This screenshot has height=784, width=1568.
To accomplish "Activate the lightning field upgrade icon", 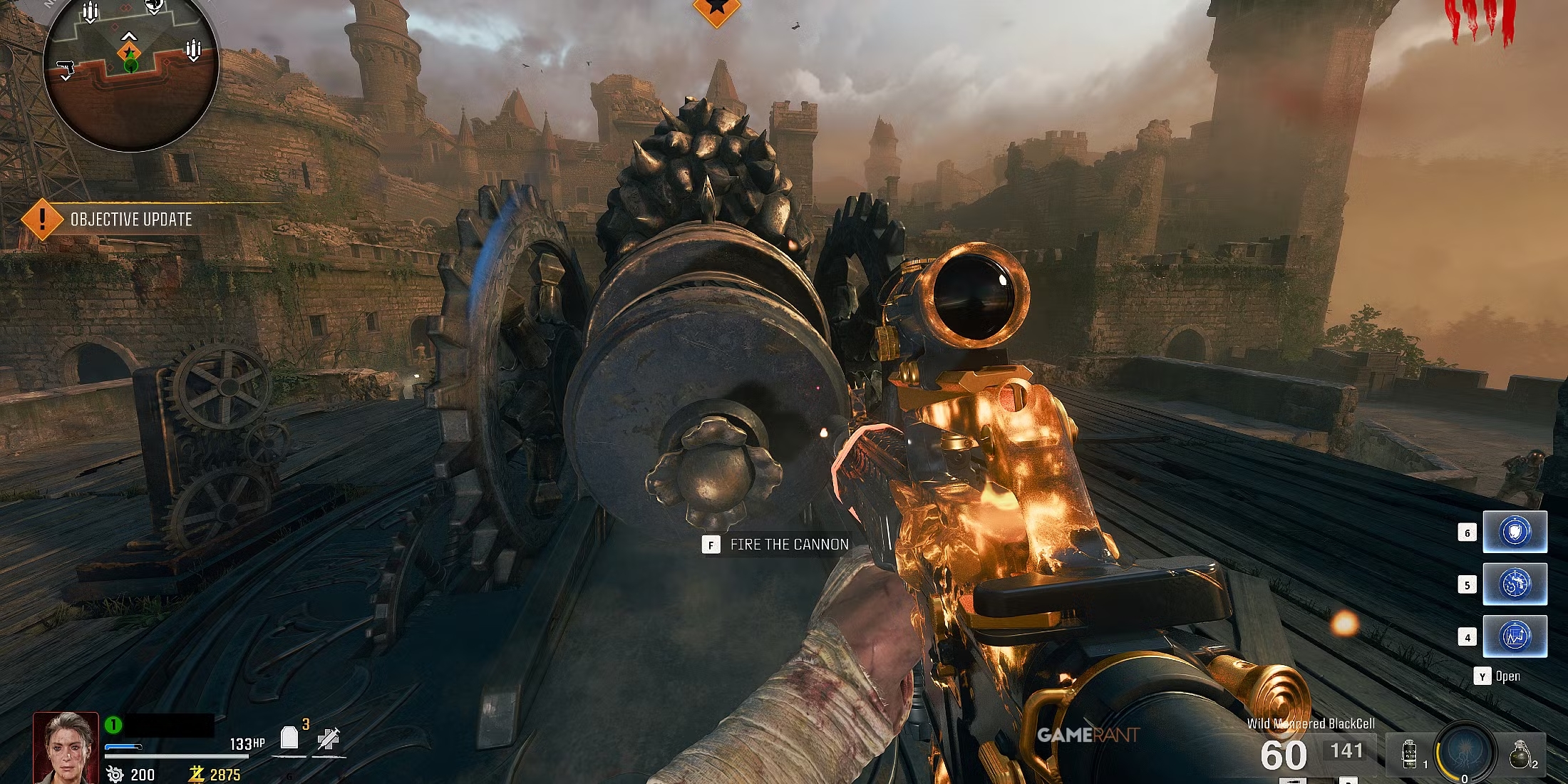I will coord(1465,753).
